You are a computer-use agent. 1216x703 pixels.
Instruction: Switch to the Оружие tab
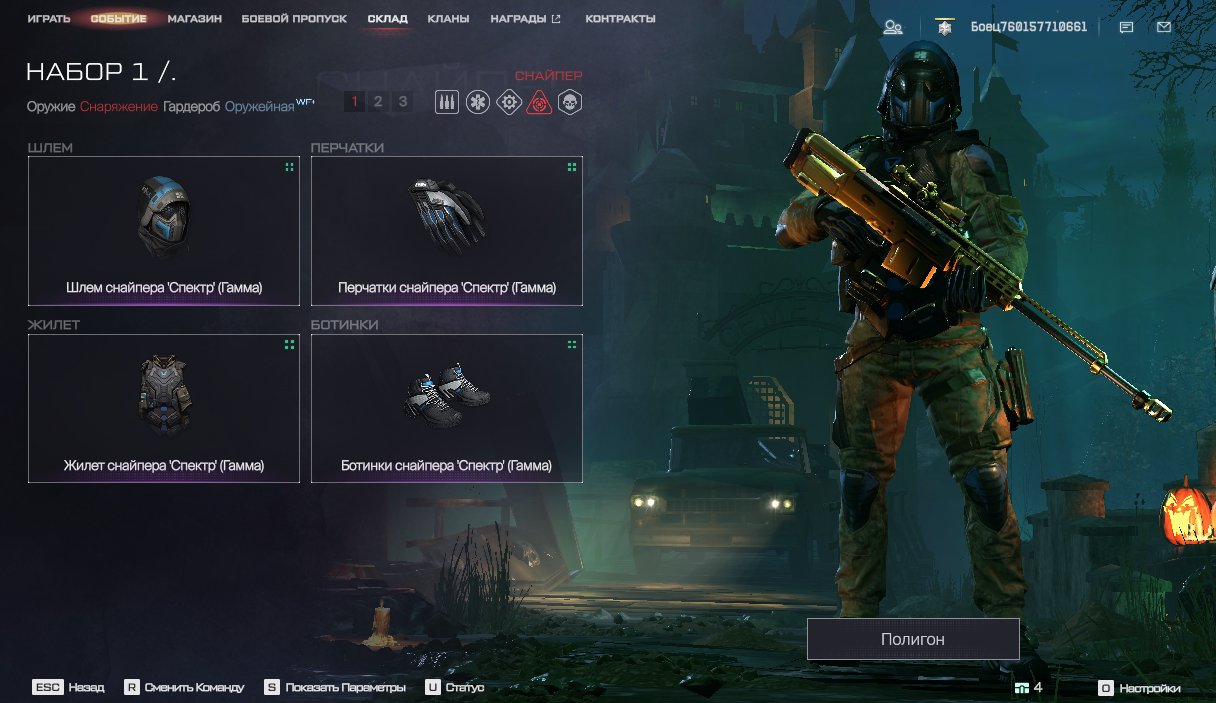pos(51,106)
